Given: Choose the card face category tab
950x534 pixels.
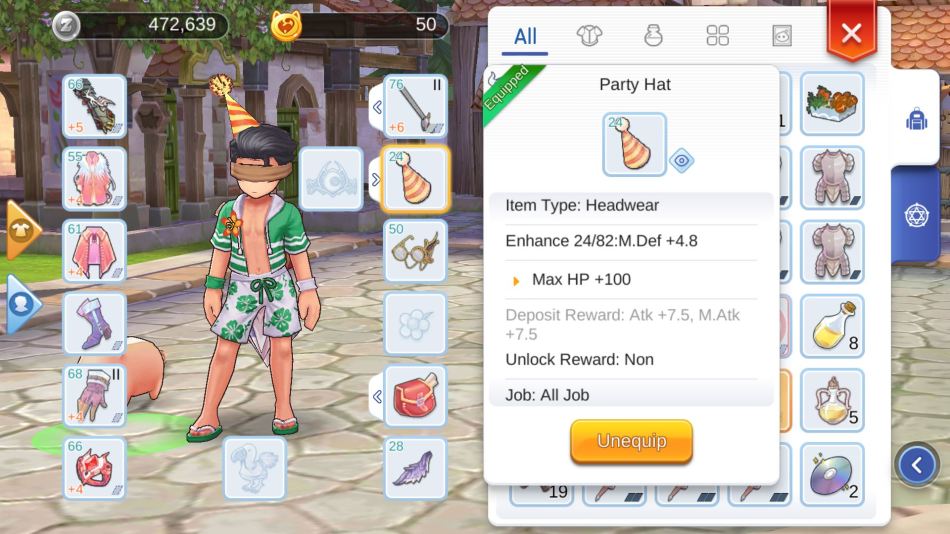Looking at the screenshot, I should [x=781, y=37].
